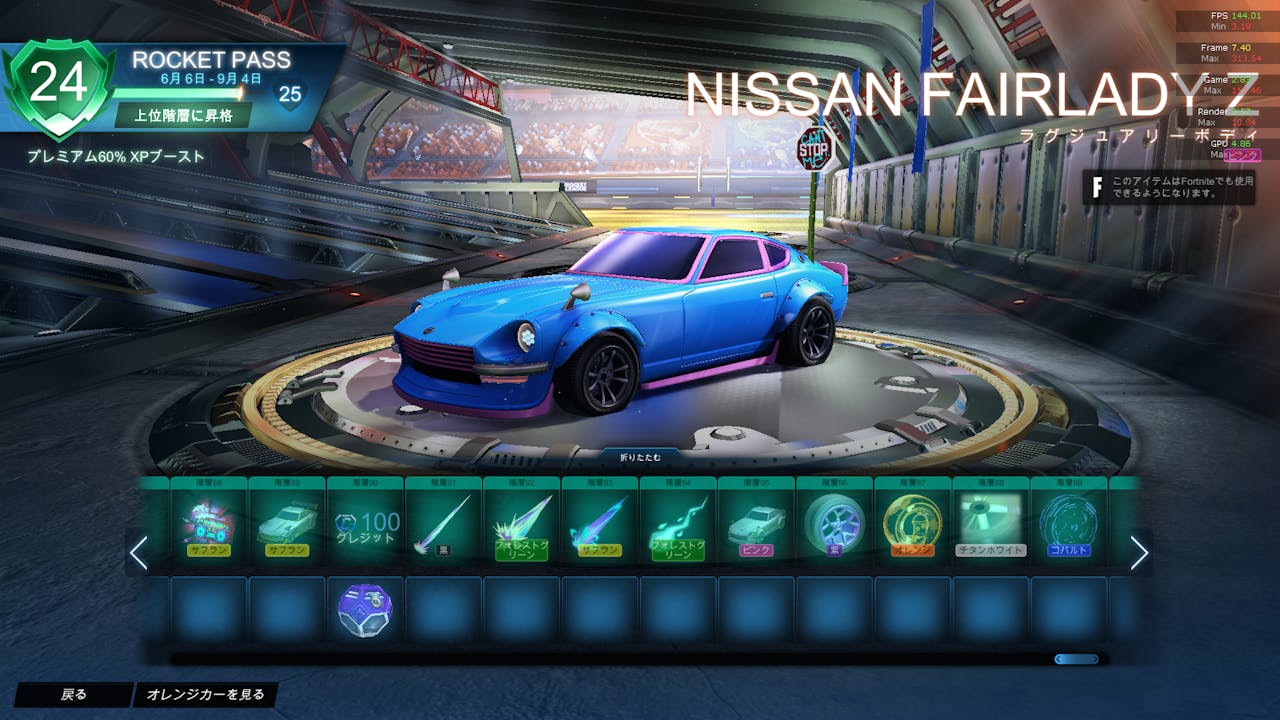This screenshot has height=720, width=1280.
Task: Click the reward list horizontal scrollbar handle
Action: tap(1077, 659)
